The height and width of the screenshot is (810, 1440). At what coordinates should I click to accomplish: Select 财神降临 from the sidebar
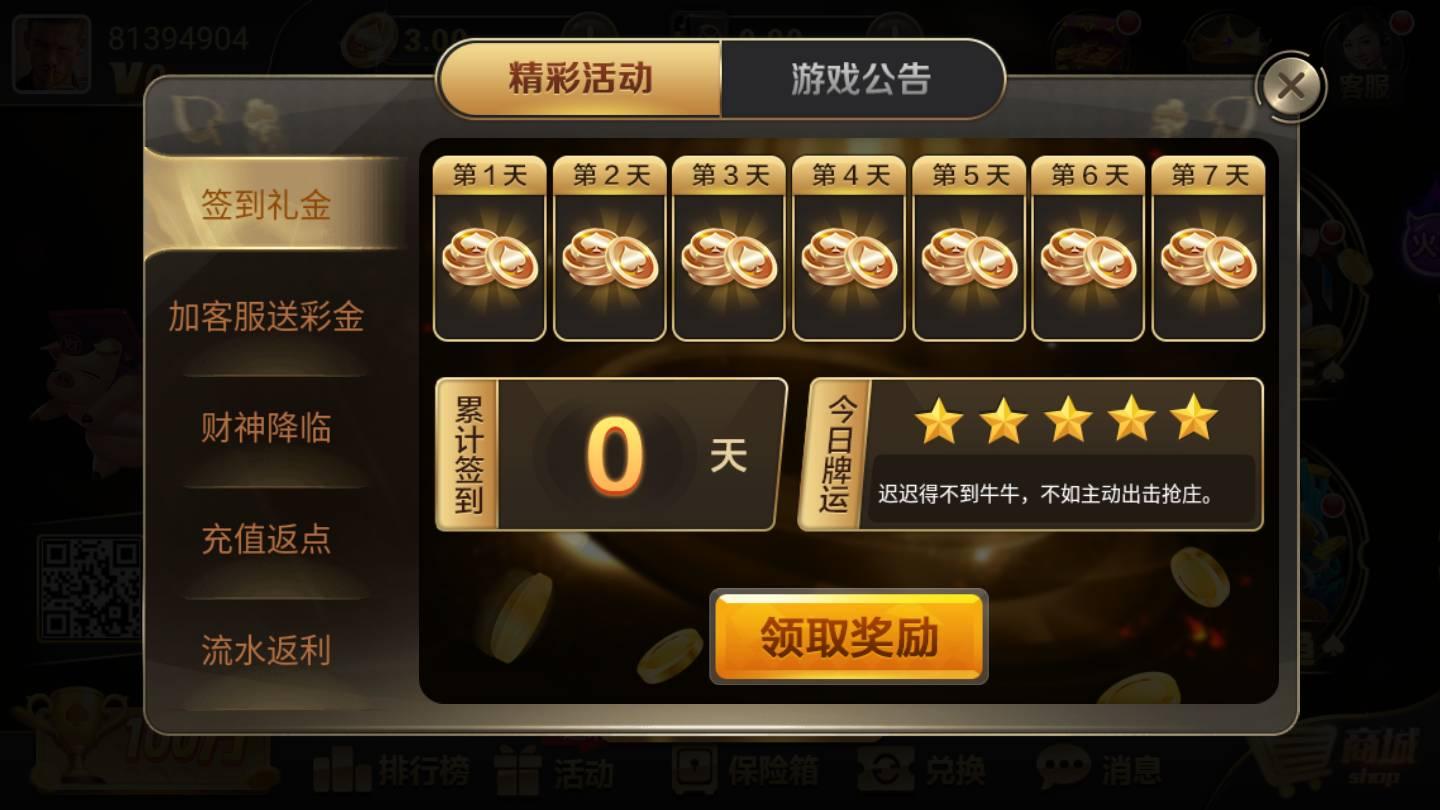pos(266,429)
